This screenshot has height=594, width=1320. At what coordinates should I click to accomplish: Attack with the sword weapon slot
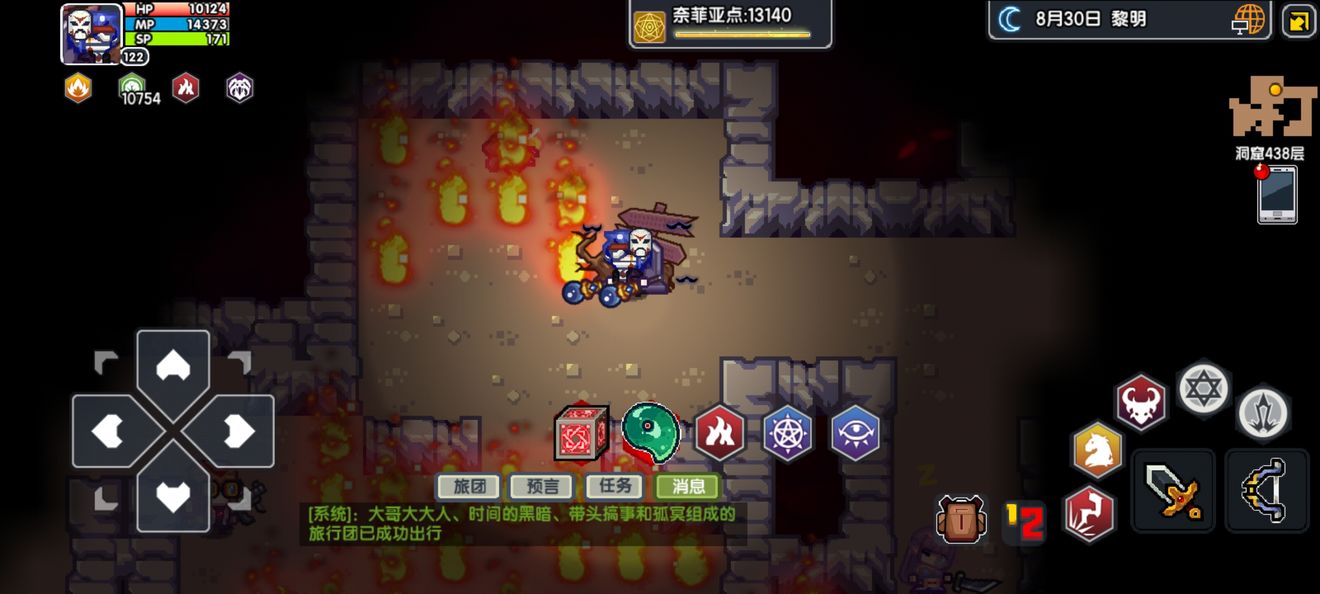point(1173,490)
